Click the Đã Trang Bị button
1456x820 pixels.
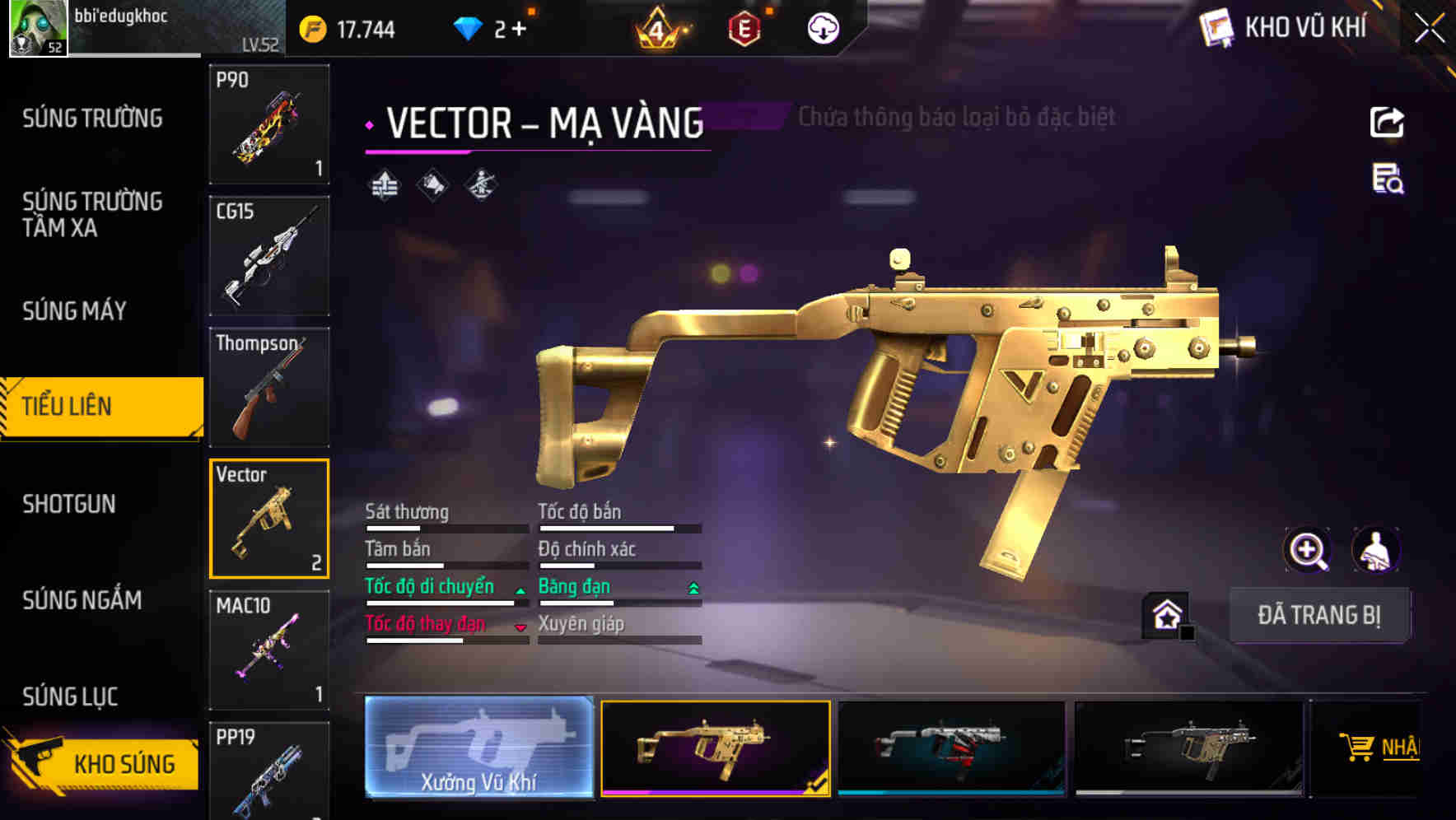[x=1318, y=615]
